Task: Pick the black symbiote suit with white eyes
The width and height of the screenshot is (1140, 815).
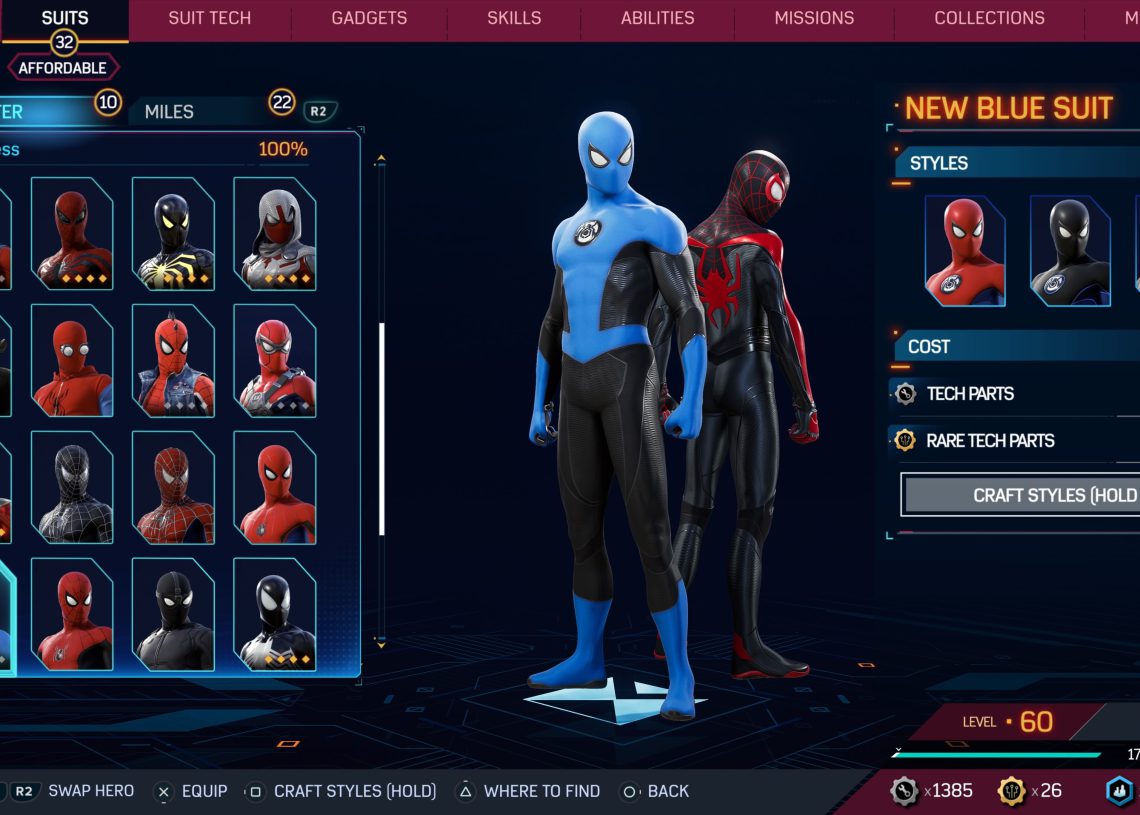Action: pyautogui.click(x=275, y=614)
